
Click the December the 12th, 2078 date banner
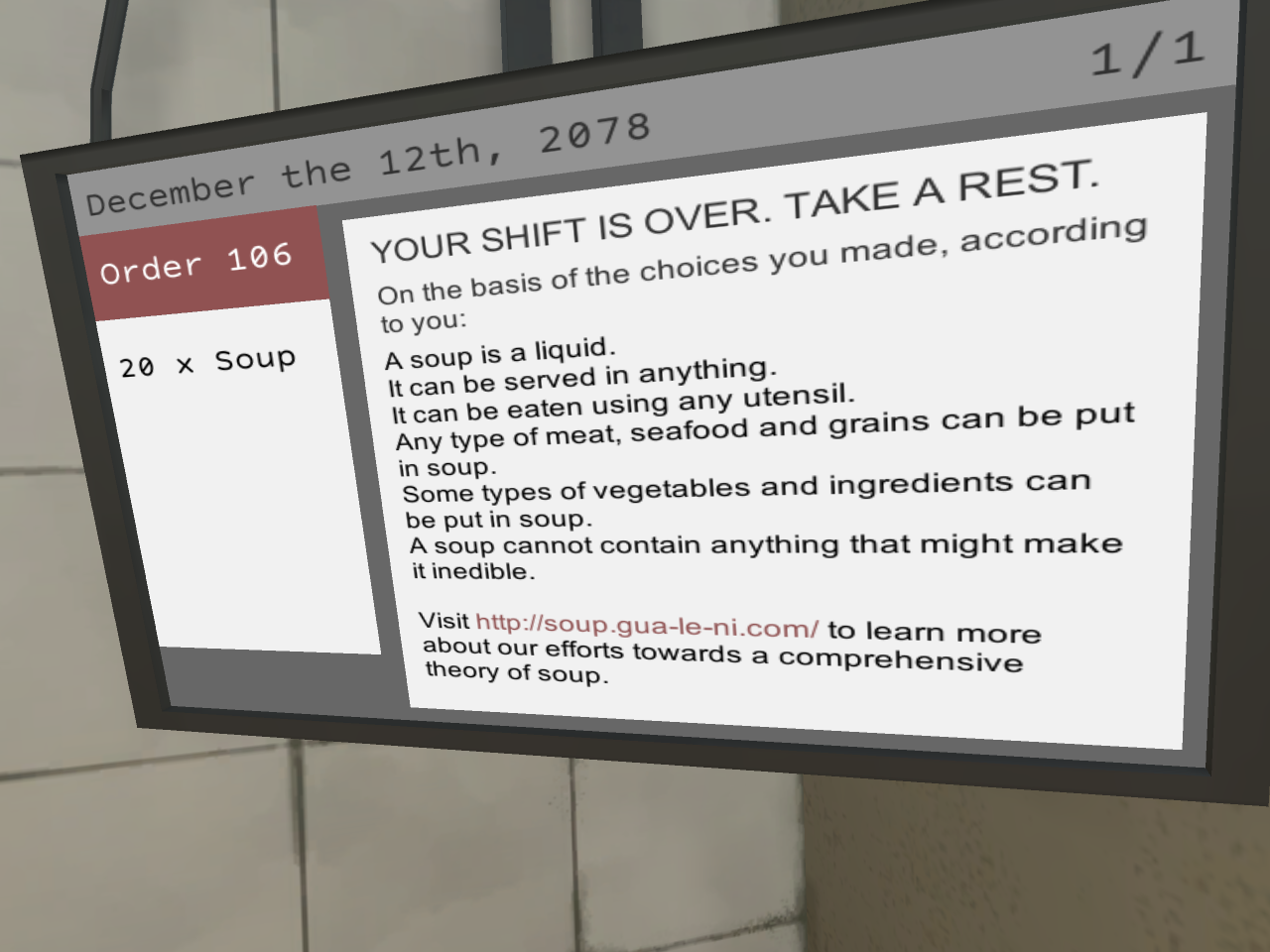pyautogui.click(x=367, y=159)
